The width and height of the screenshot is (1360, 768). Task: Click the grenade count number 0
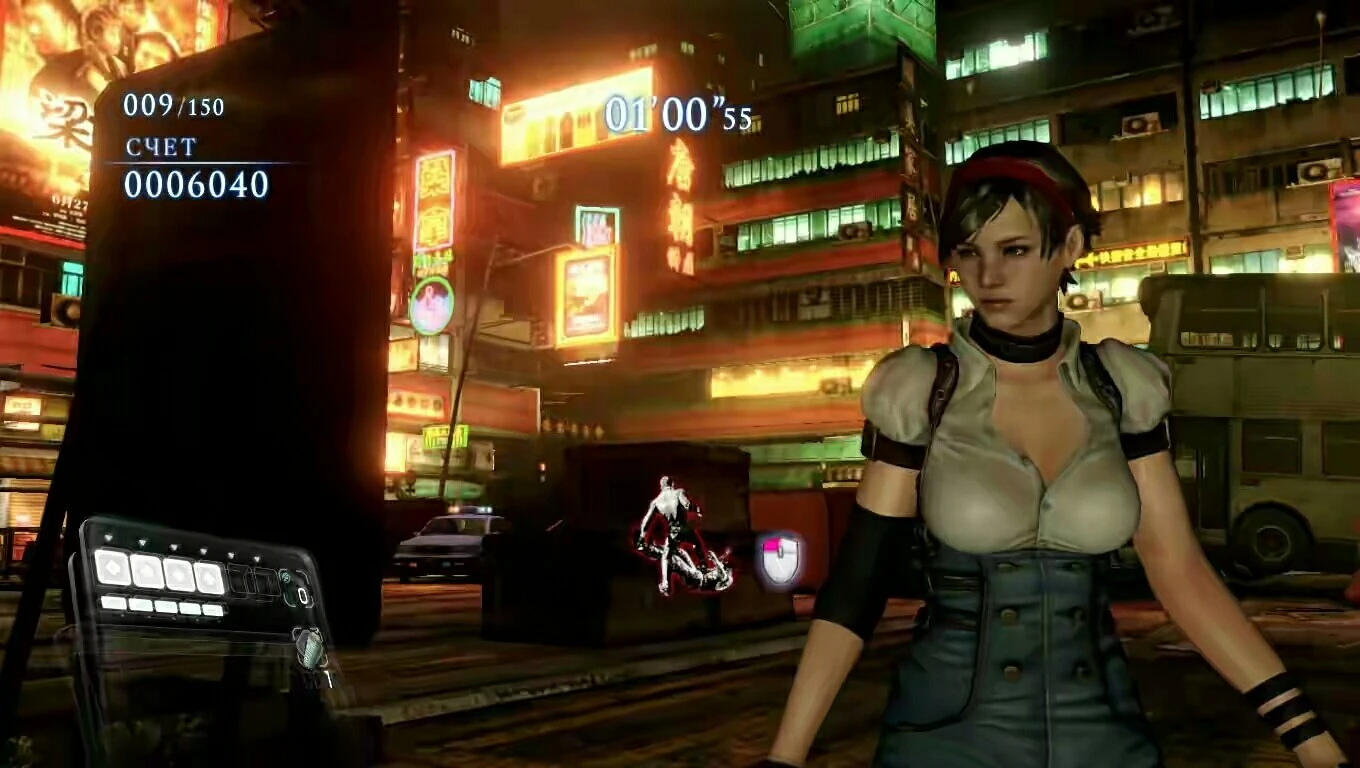(303, 595)
